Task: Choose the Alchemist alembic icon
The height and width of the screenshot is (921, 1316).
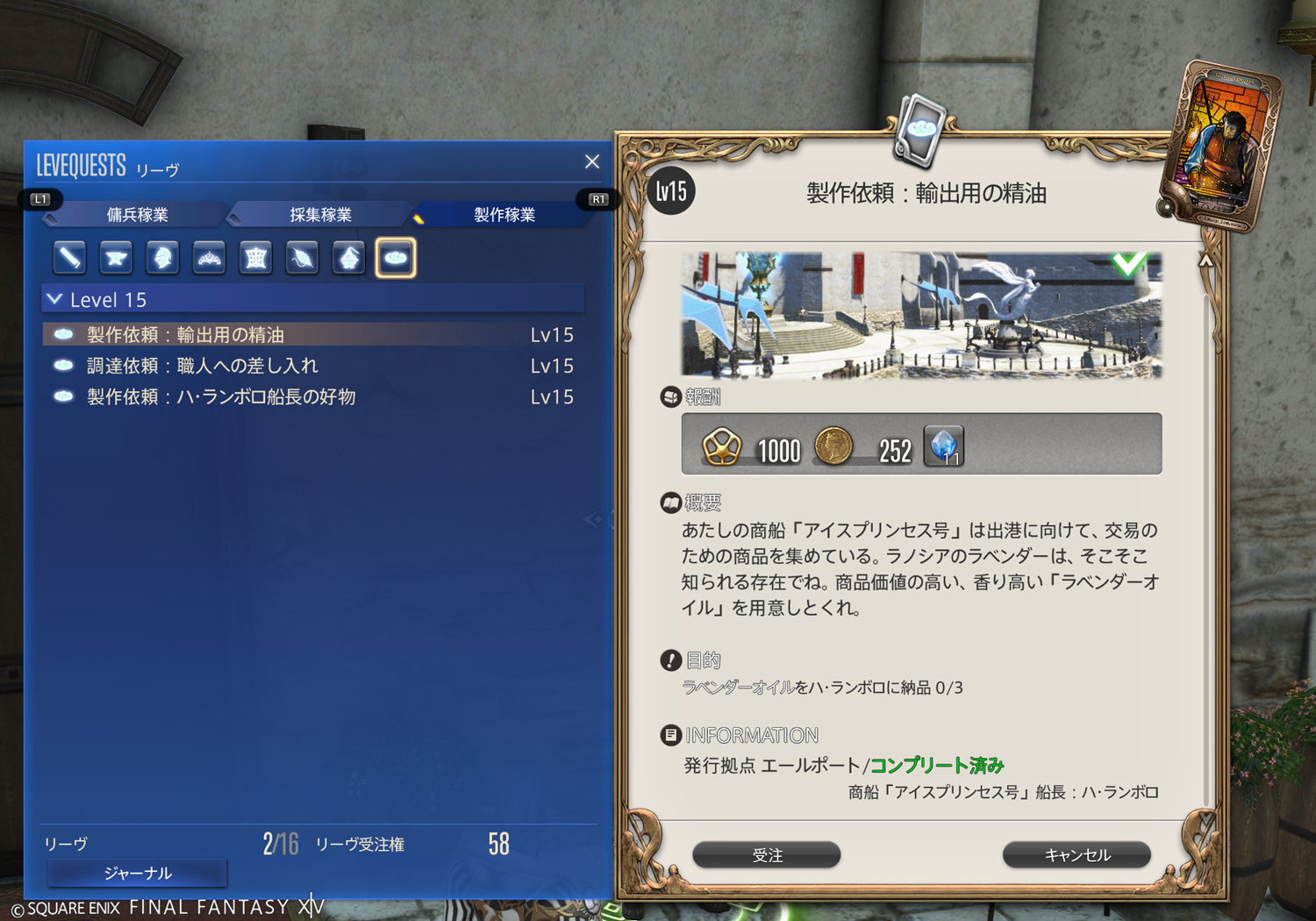Action: [348, 258]
